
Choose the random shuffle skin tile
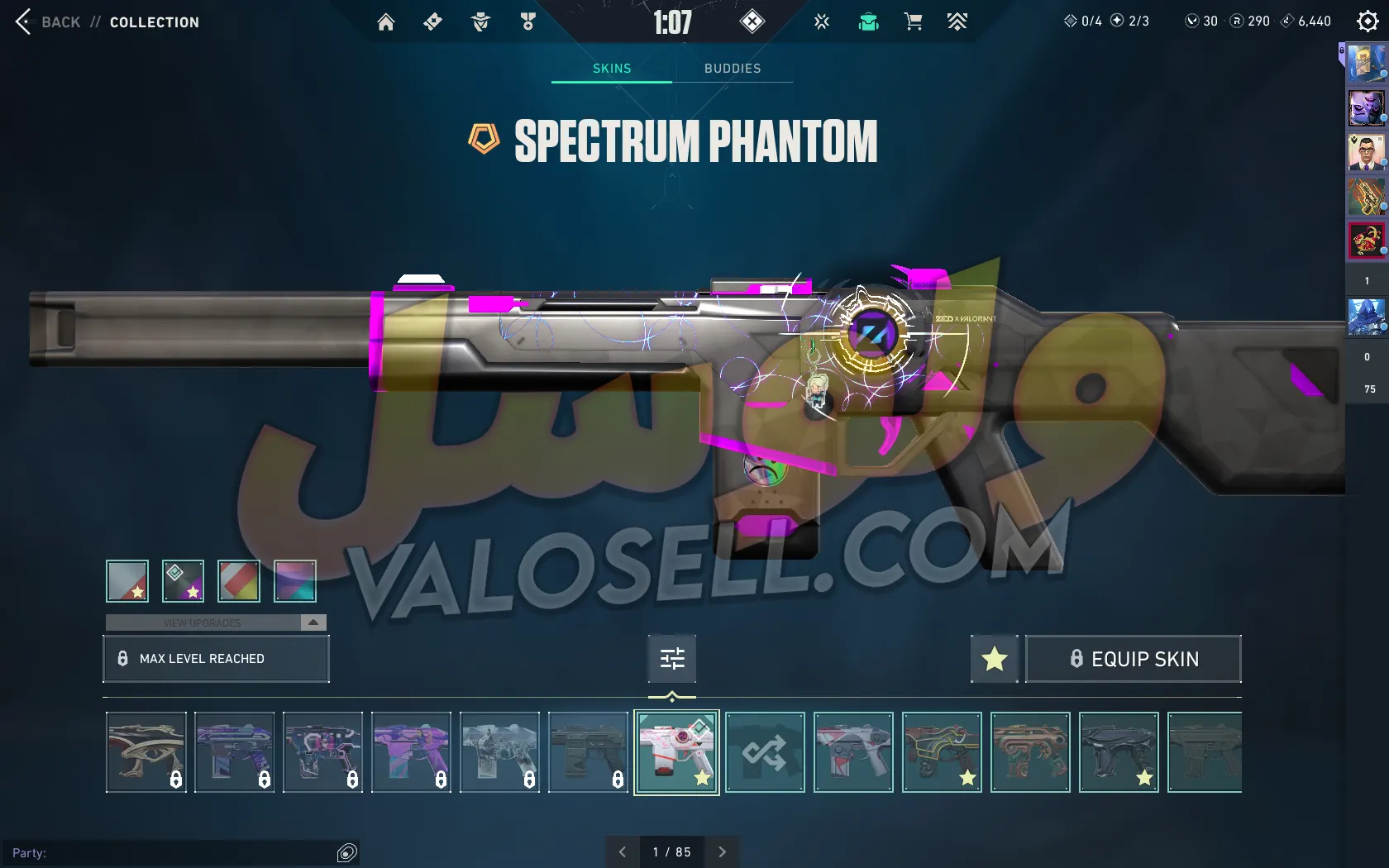click(765, 752)
